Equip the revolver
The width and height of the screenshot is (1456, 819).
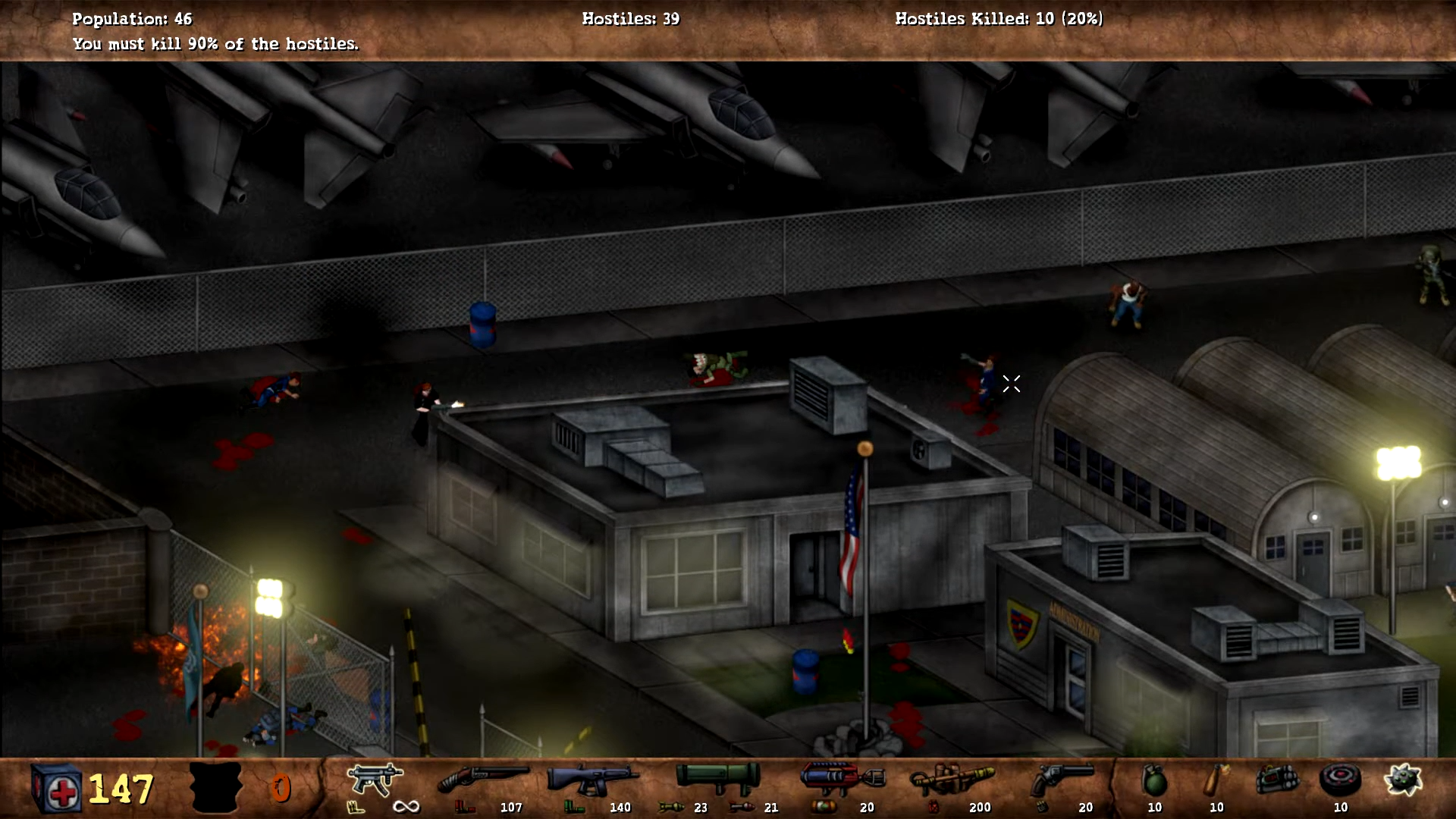(1064, 779)
